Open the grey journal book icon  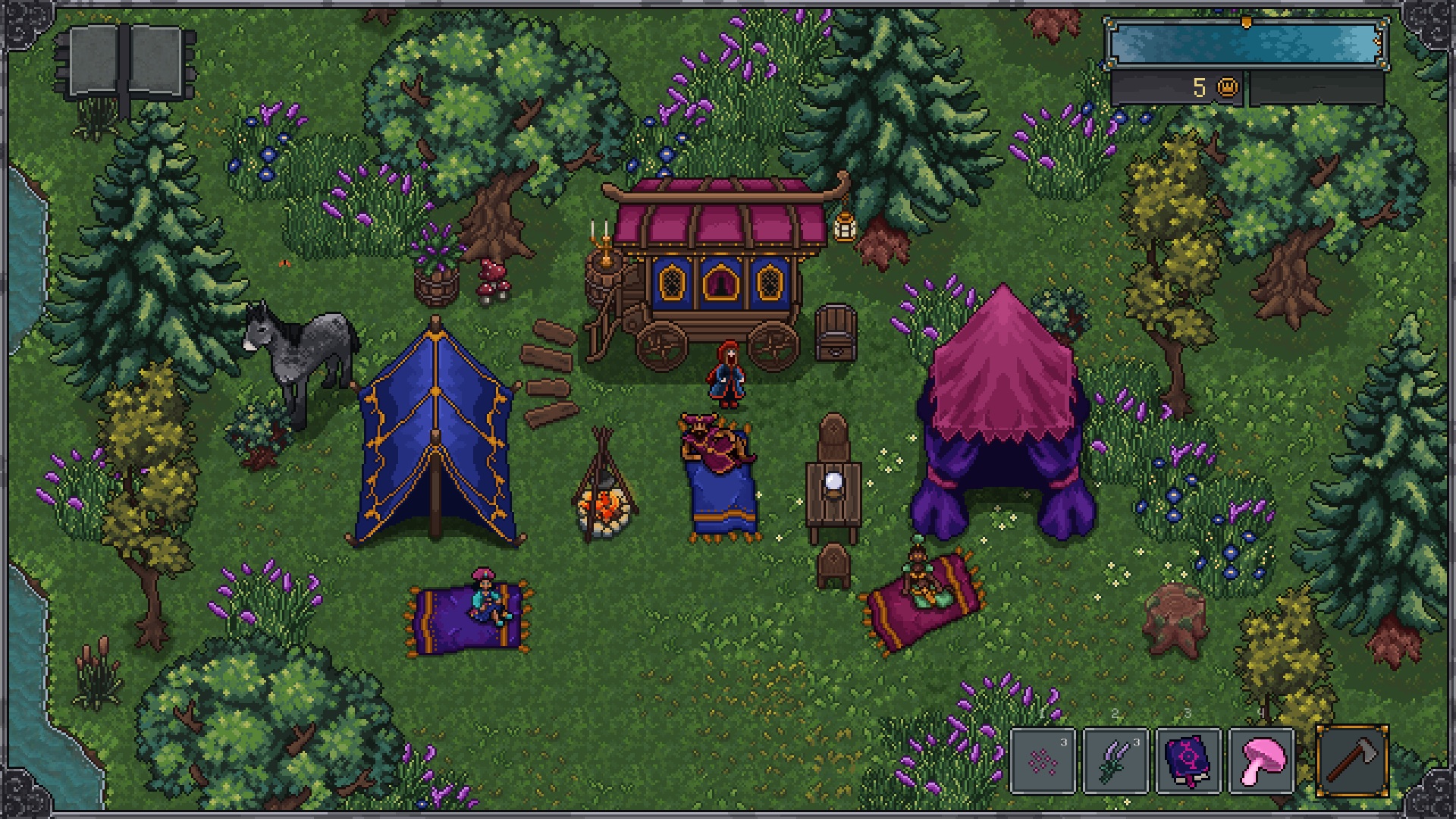pos(126,63)
